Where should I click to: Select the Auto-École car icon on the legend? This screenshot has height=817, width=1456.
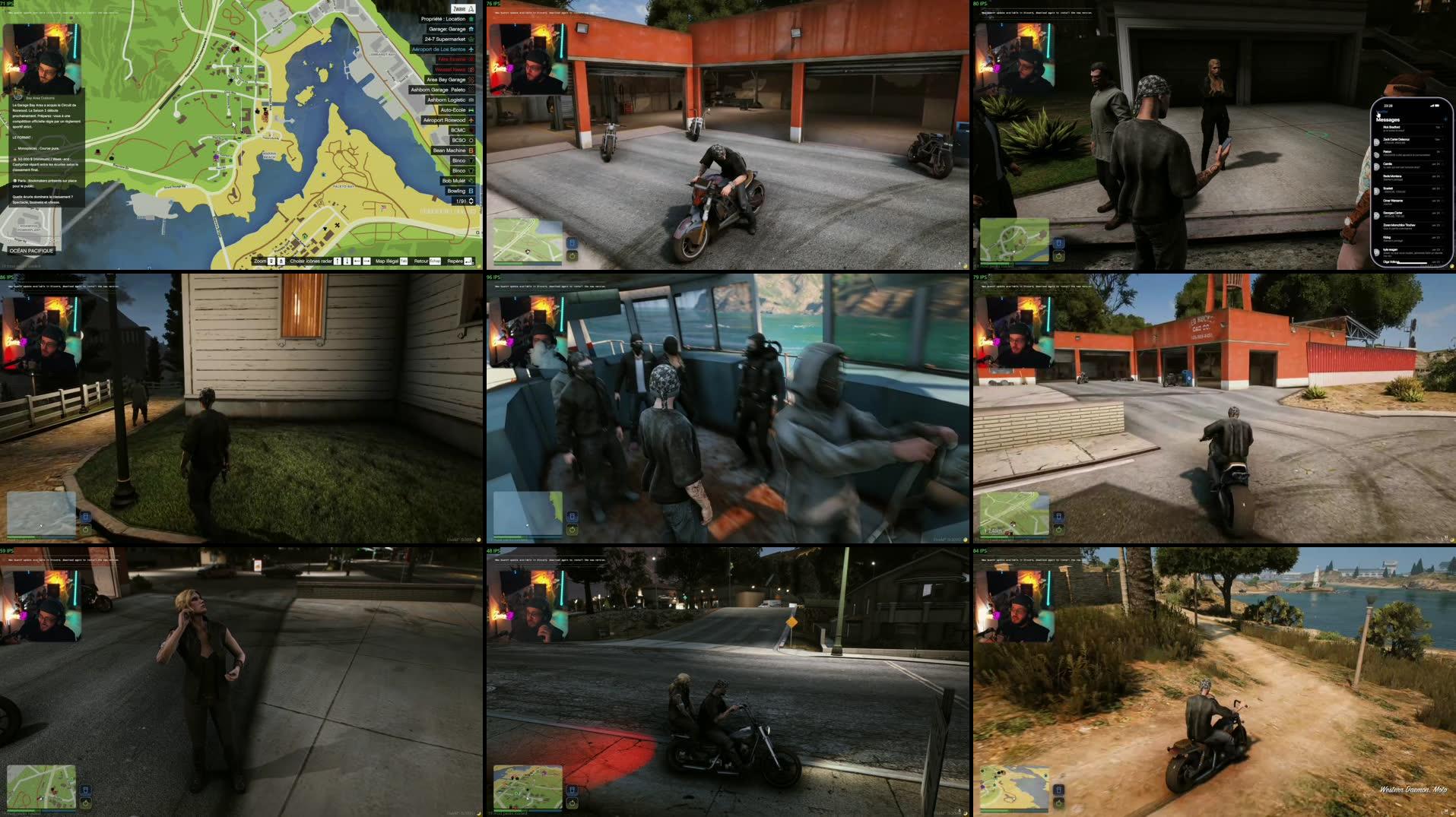pyautogui.click(x=470, y=109)
